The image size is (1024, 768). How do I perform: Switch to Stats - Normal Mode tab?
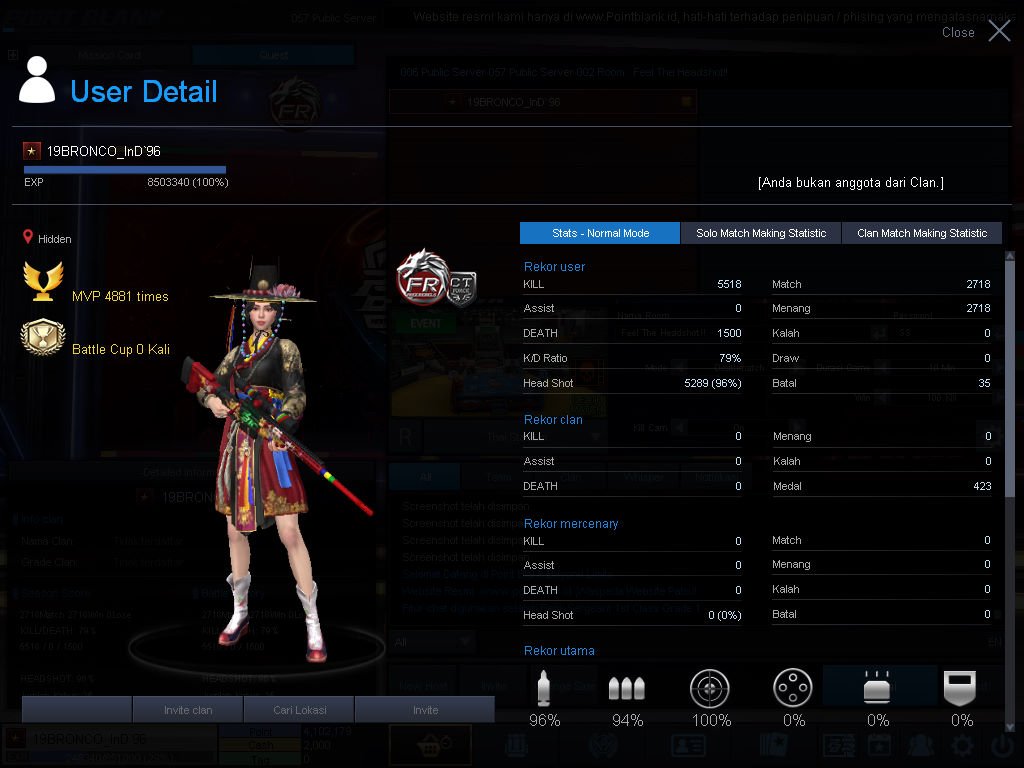coord(600,233)
